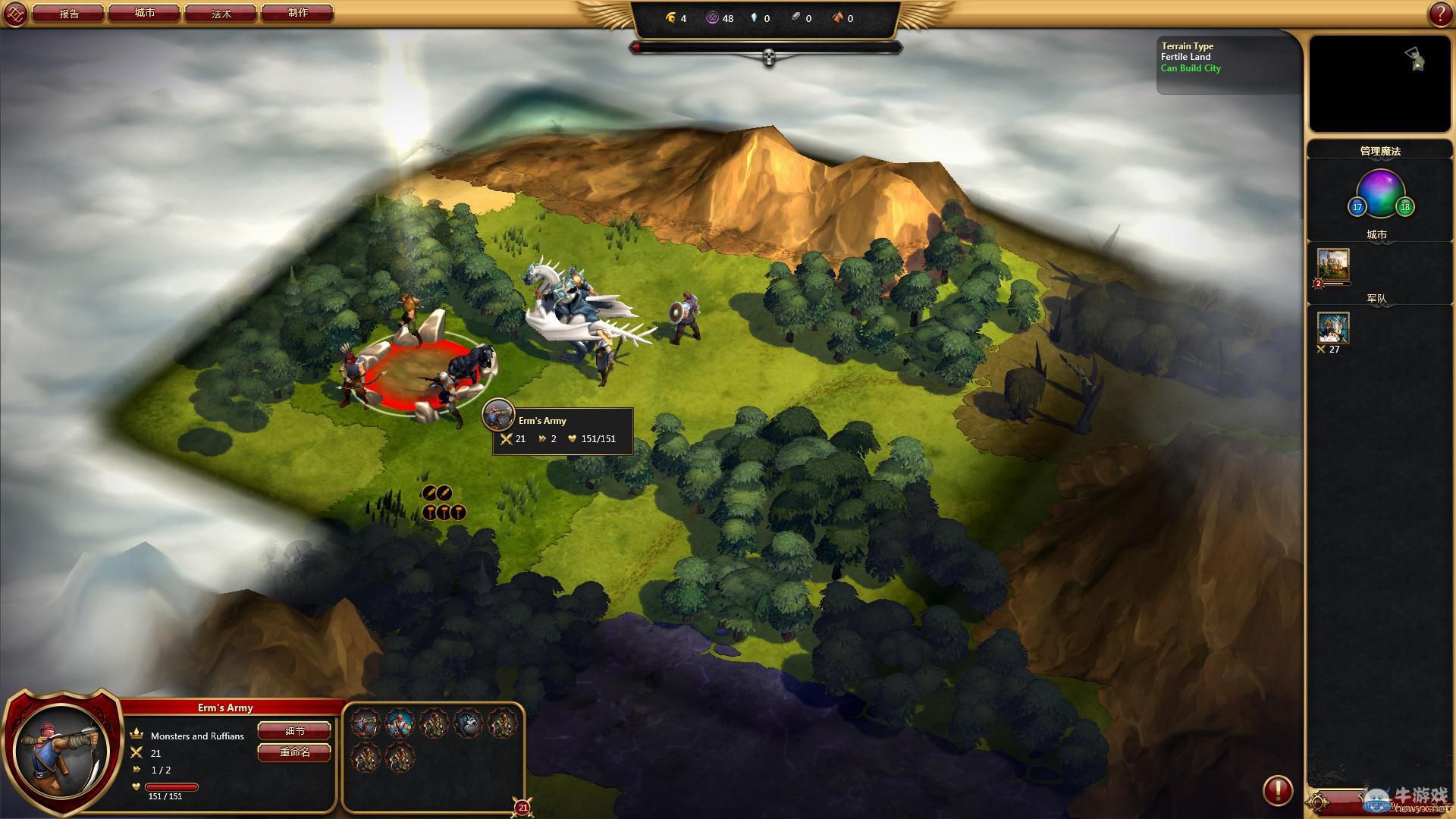Click on the minimap
The image size is (1456, 819).
(x=1379, y=83)
